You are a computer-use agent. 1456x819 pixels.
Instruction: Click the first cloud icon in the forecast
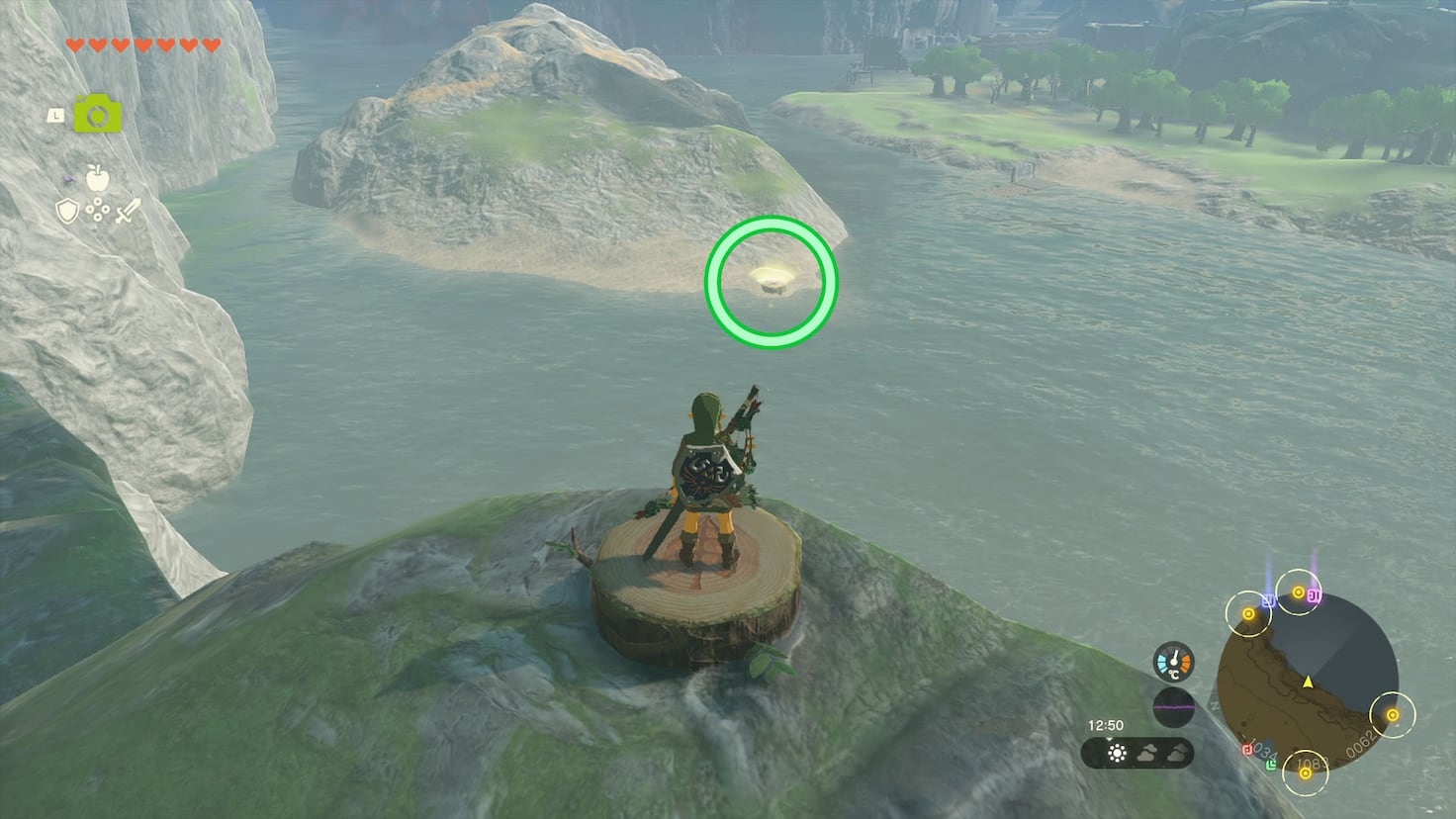(1148, 753)
